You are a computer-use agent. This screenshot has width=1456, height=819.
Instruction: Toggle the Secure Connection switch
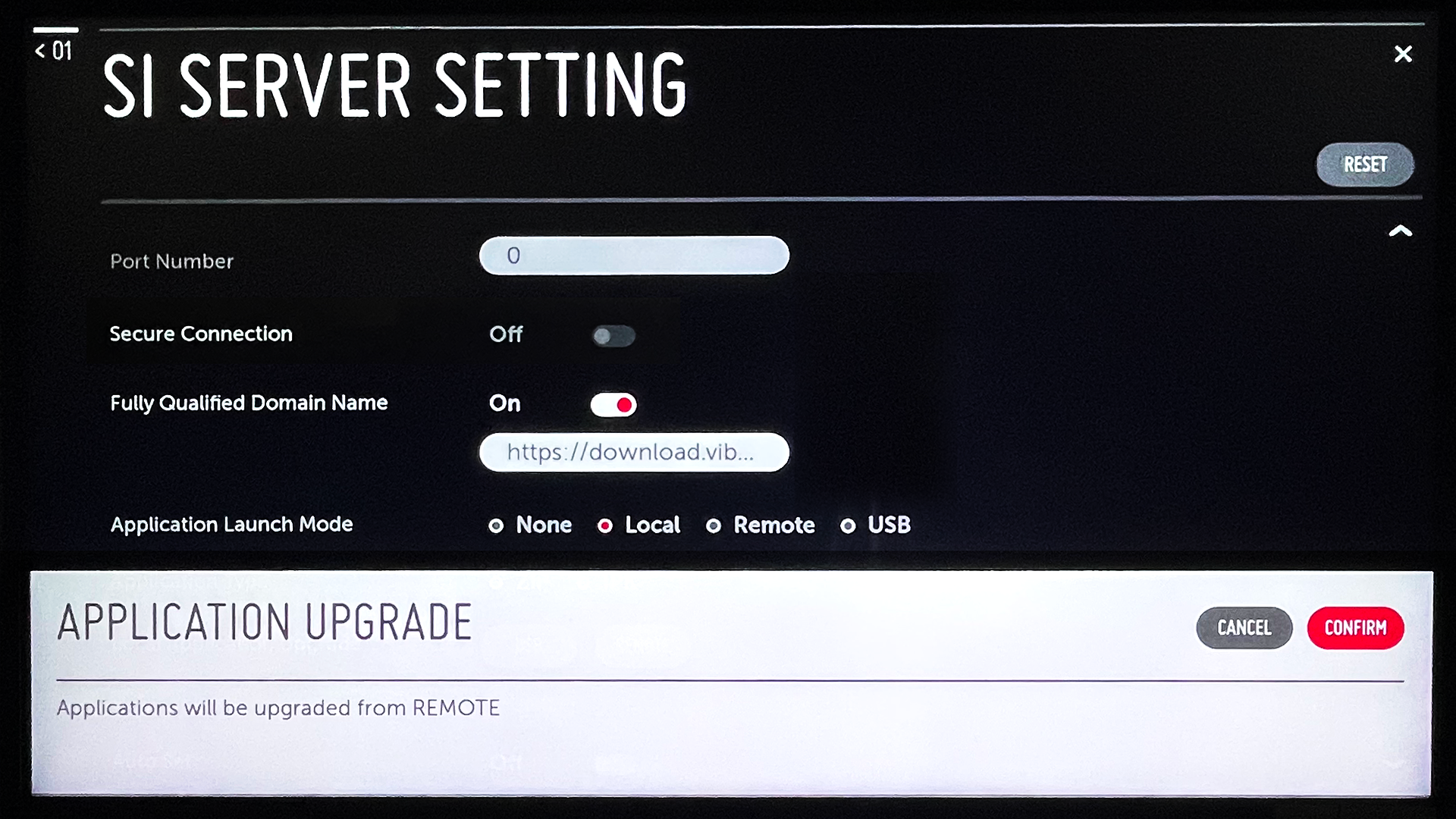coord(613,335)
